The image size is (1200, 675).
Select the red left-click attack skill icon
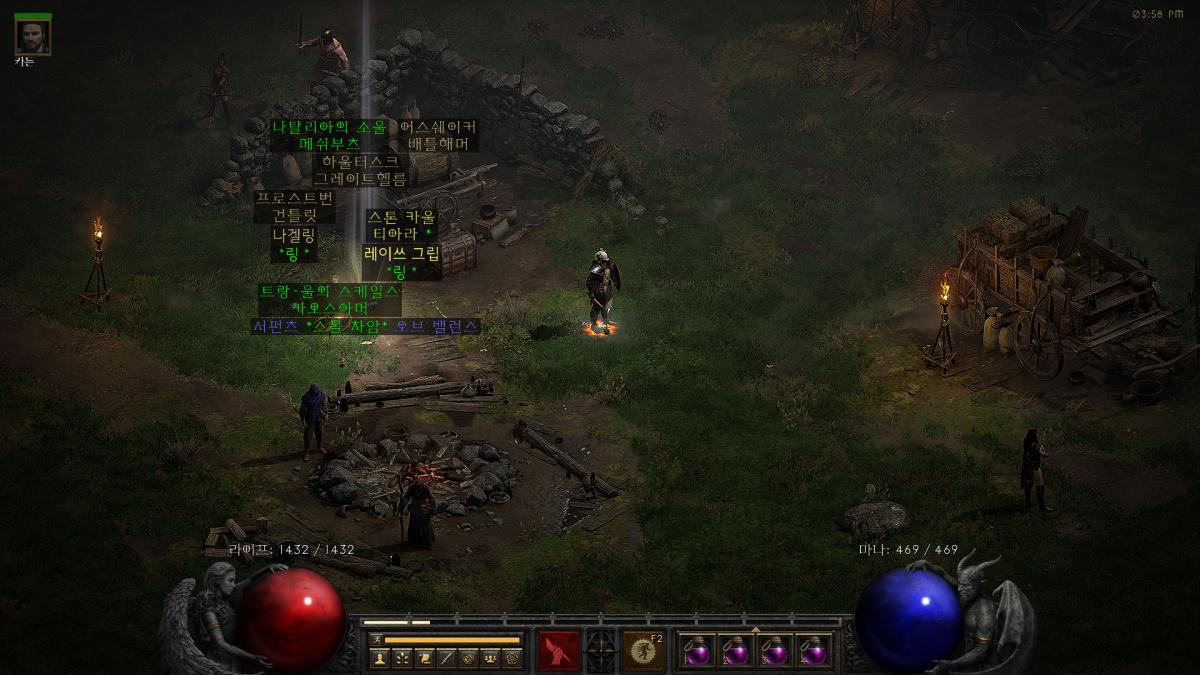(x=558, y=651)
